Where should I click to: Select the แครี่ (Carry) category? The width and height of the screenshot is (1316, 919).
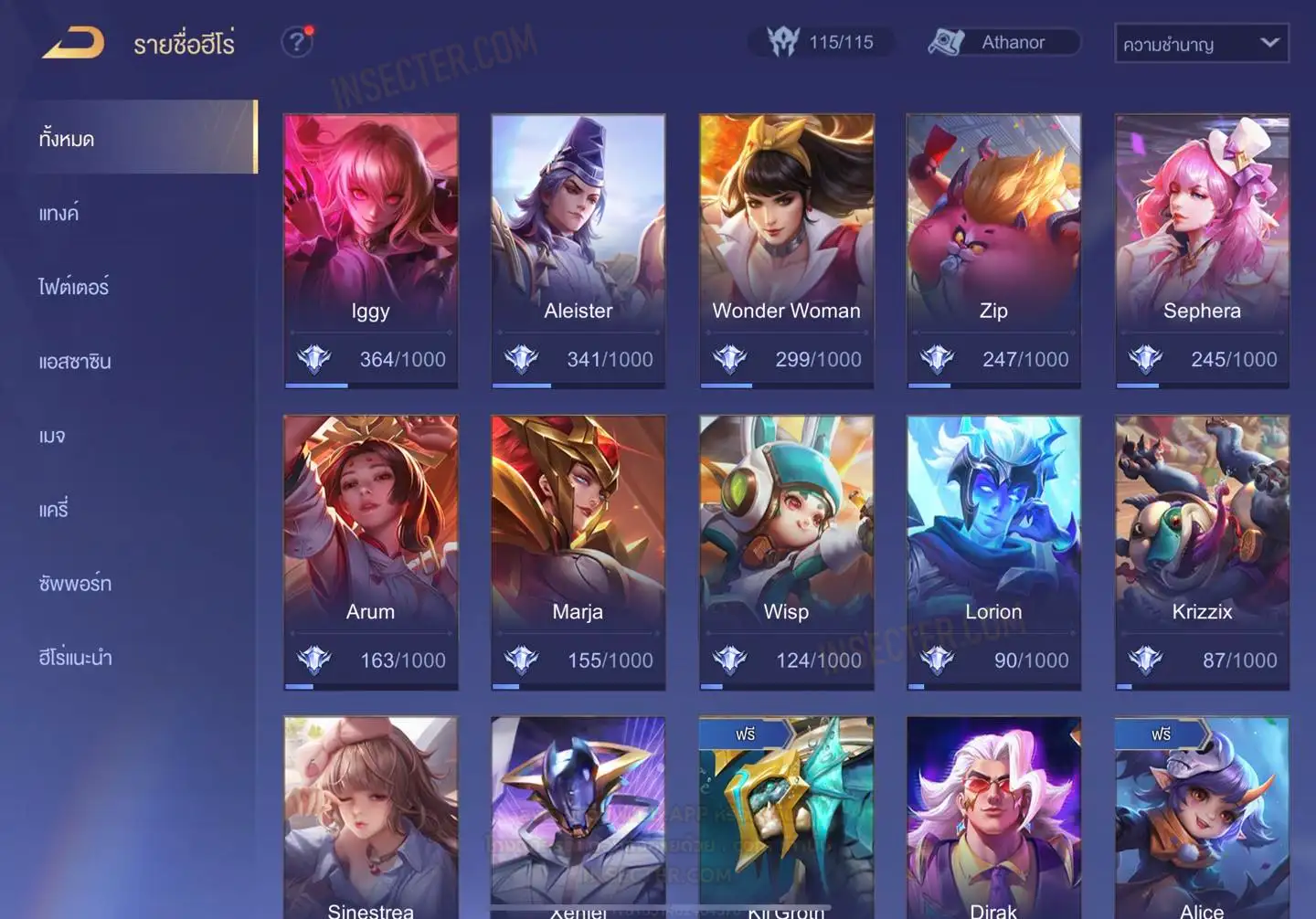pyautogui.click(x=54, y=509)
